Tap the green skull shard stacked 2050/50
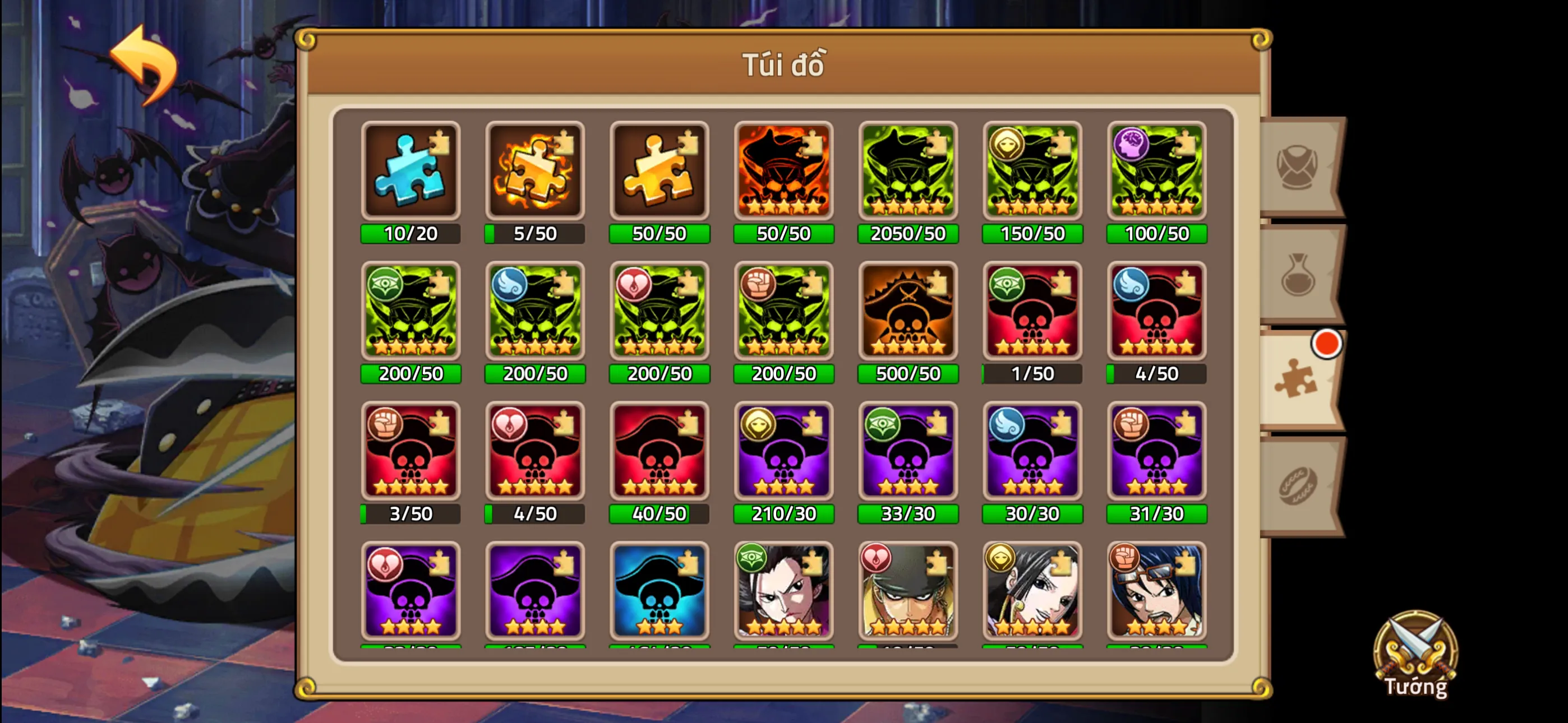Screen dimensions: 1568x723 [908, 170]
